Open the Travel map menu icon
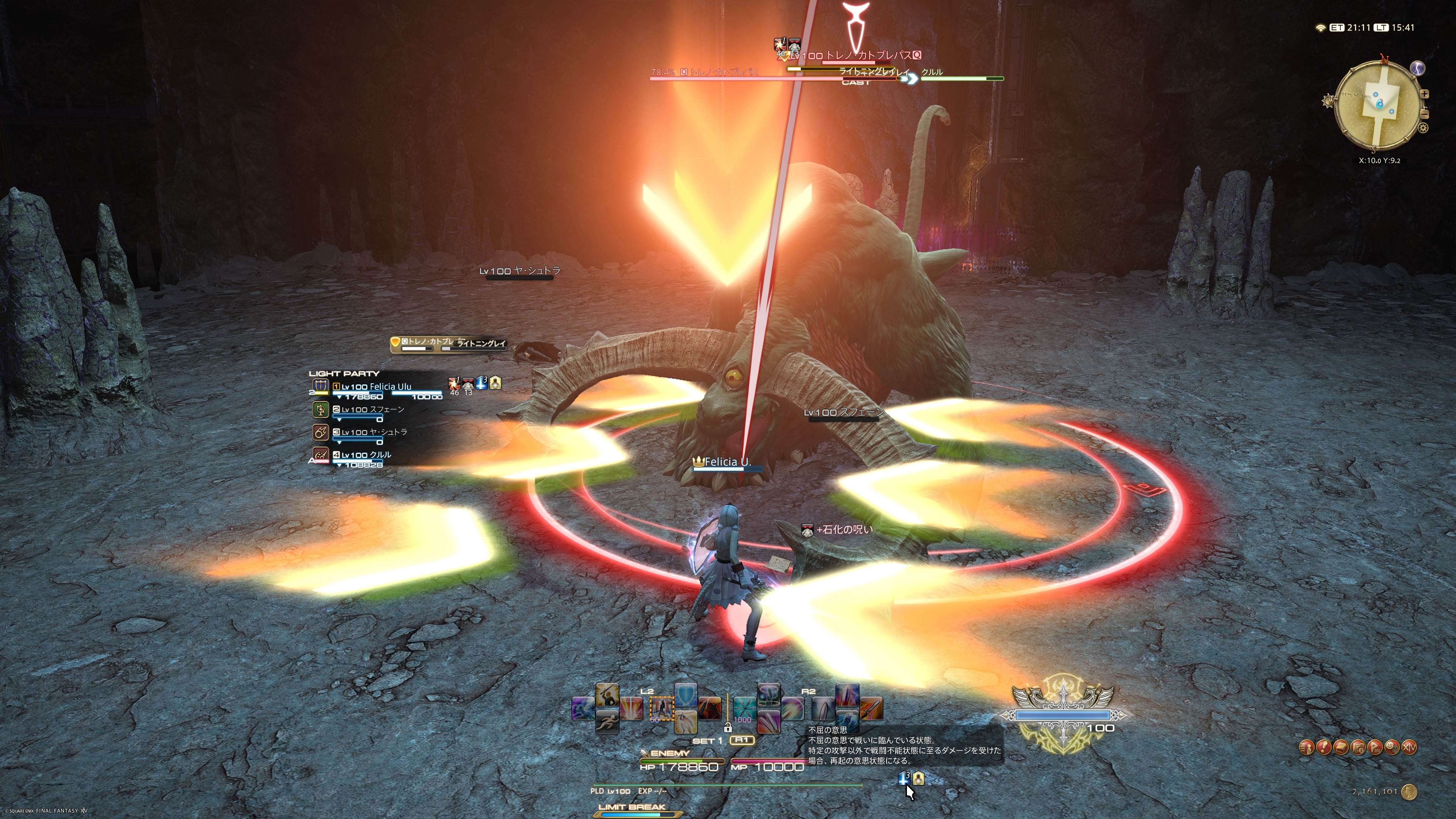 [1358, 748]
